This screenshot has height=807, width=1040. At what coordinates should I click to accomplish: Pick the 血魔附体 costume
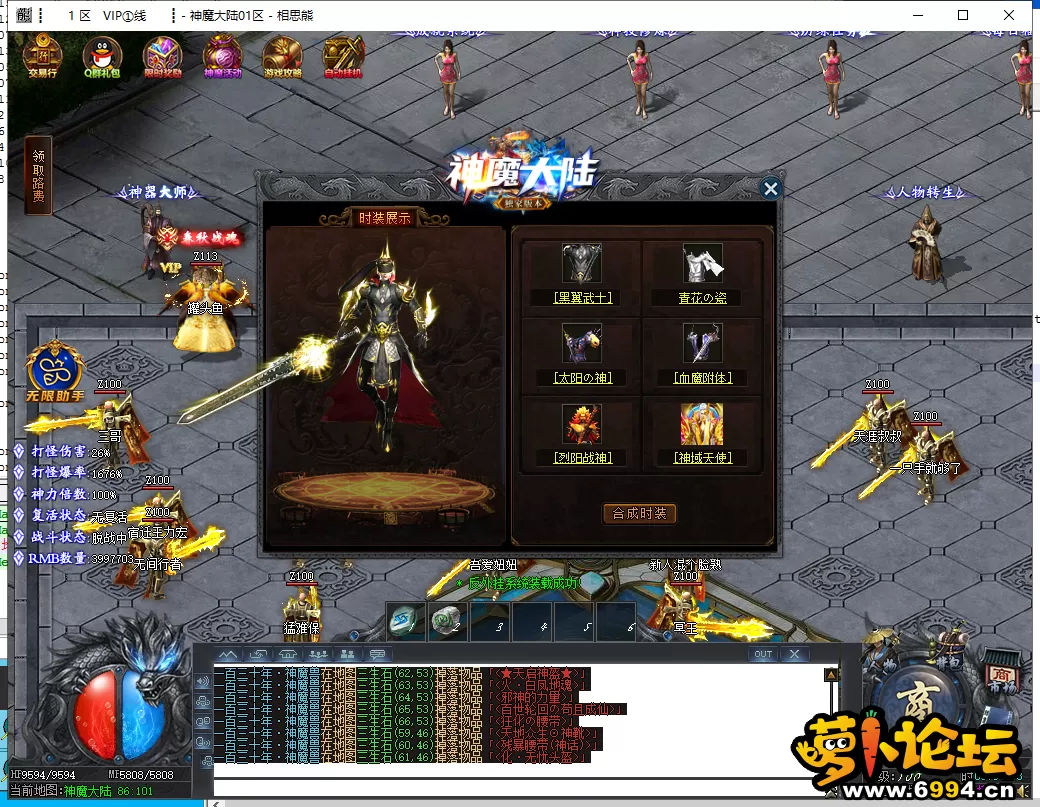[x=702, y=350]
